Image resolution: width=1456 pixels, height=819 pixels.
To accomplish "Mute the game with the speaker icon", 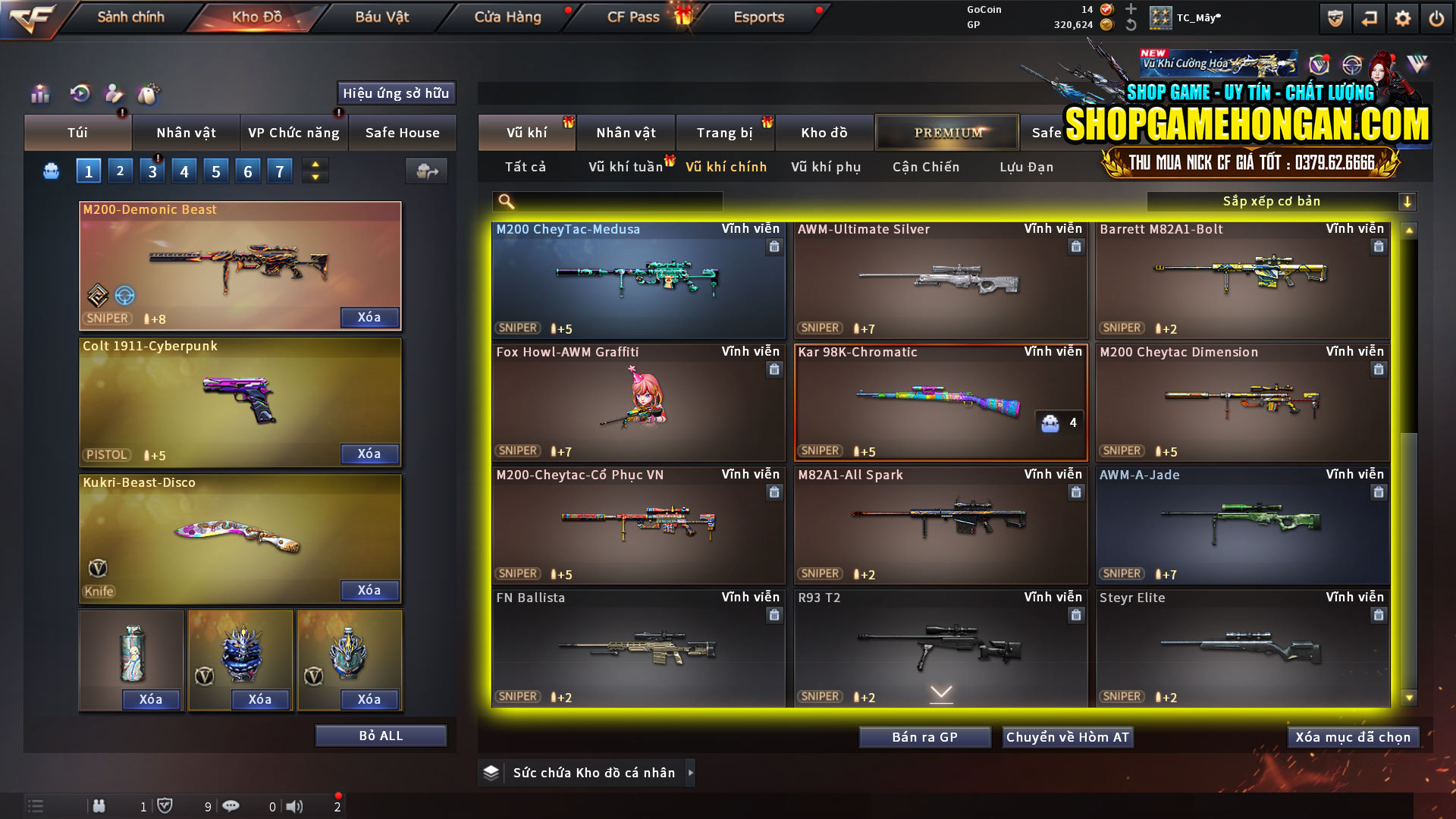I will tap(295, 806).
